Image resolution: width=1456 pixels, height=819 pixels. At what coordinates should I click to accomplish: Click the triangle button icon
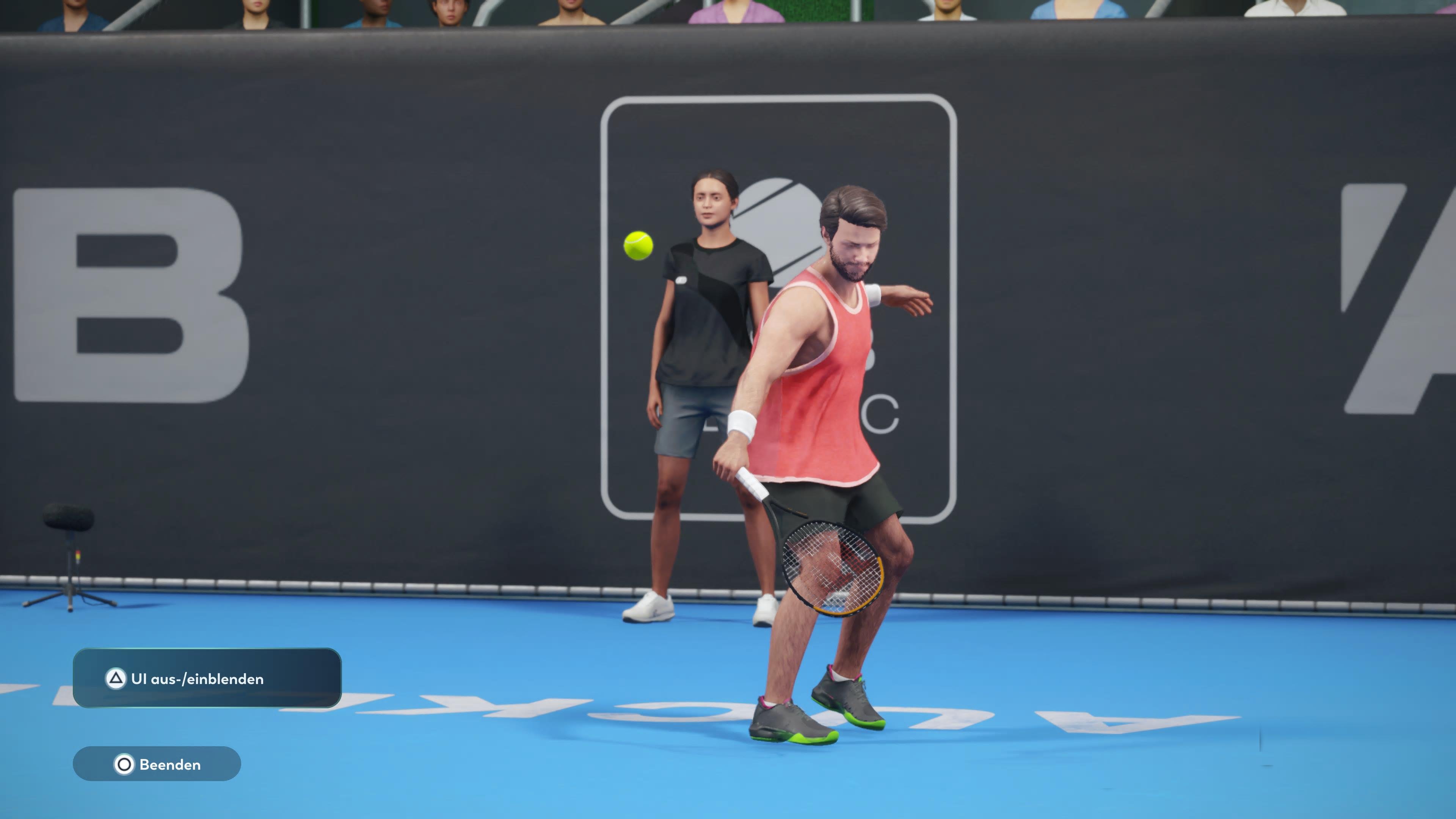point(117,679)
